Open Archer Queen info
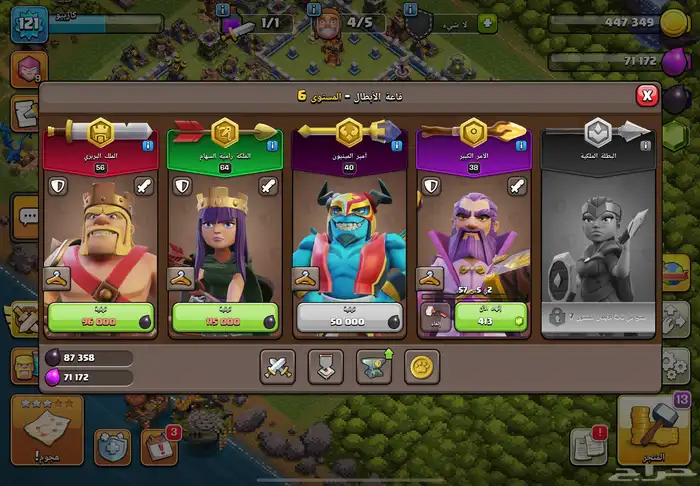The height and width of the screenshot is (486, 700). [x=273, y=146]
